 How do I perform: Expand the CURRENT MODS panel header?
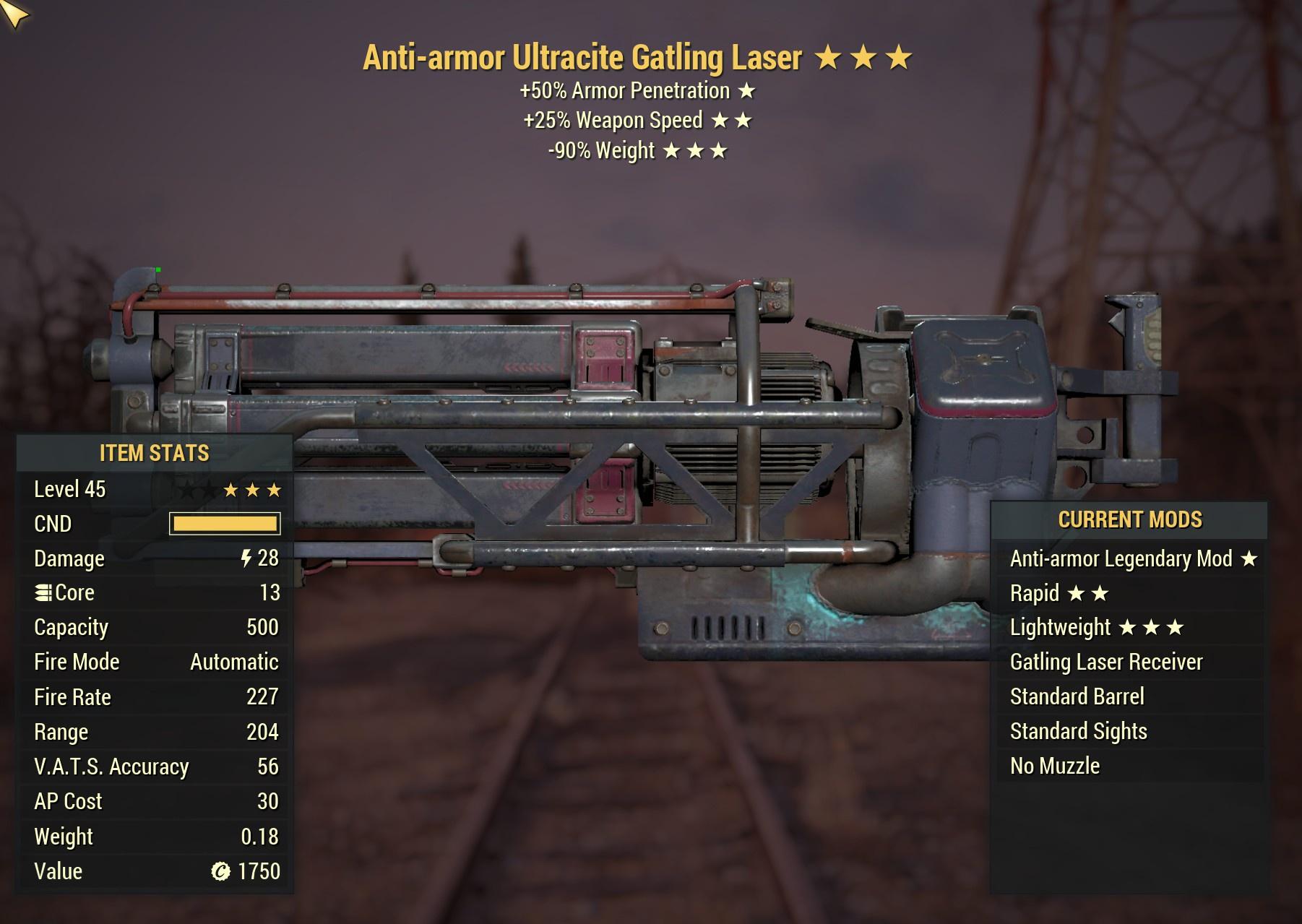(x=1130, y=519)
